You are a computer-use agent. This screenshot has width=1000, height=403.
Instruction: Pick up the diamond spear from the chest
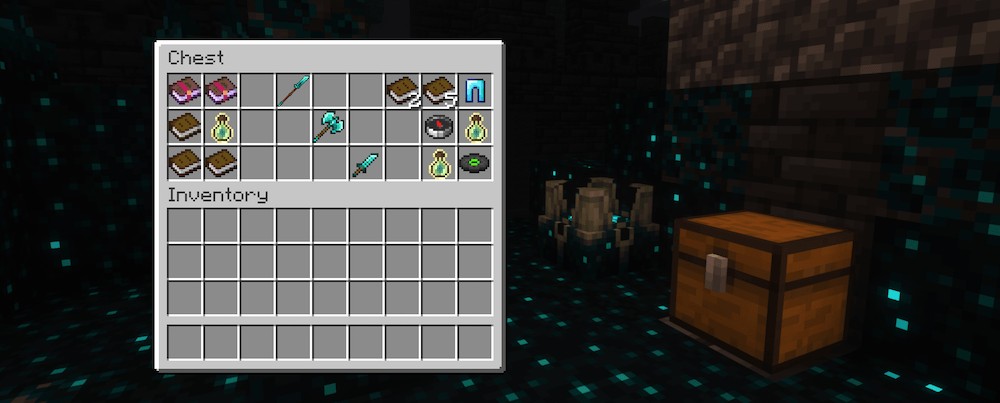tap(294, 91)
